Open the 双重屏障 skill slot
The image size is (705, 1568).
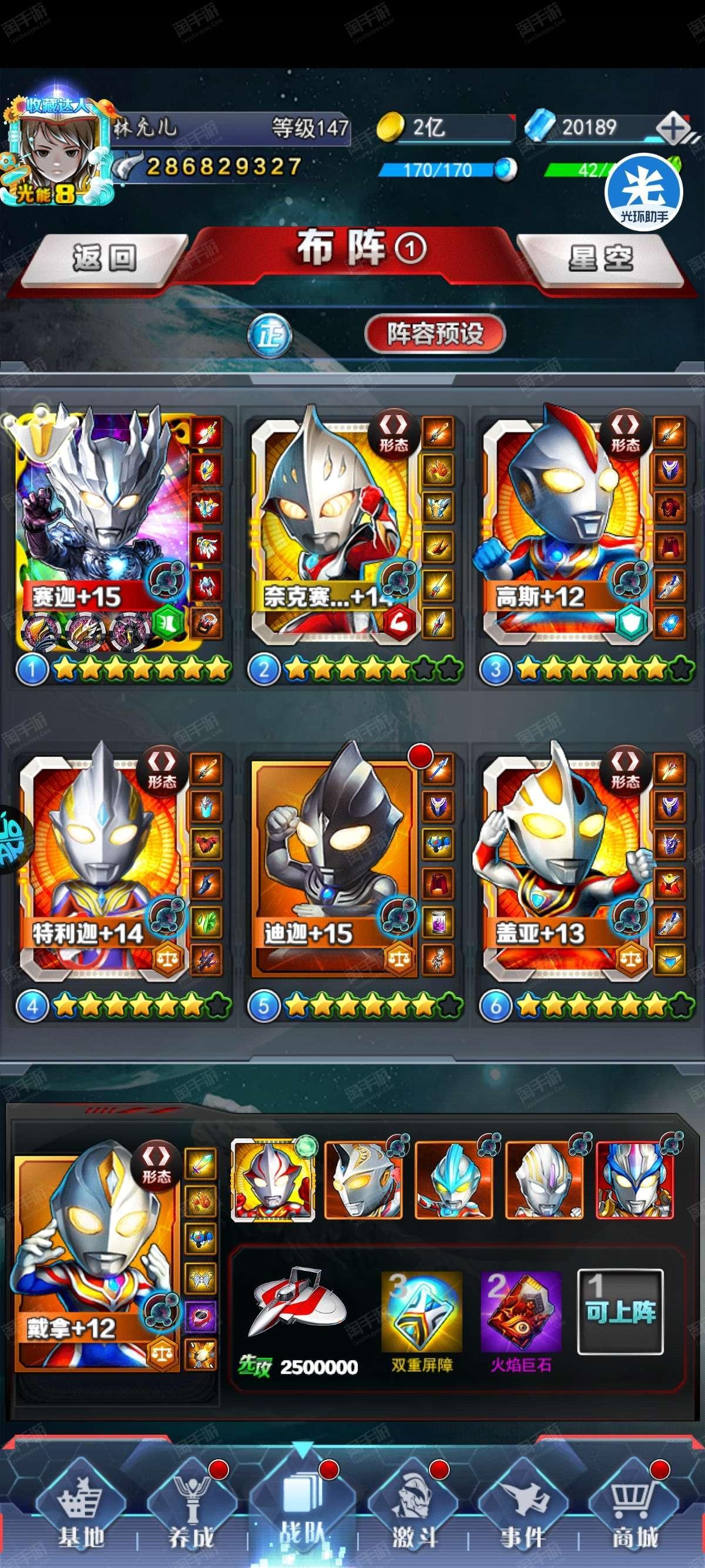[421, 1304]
